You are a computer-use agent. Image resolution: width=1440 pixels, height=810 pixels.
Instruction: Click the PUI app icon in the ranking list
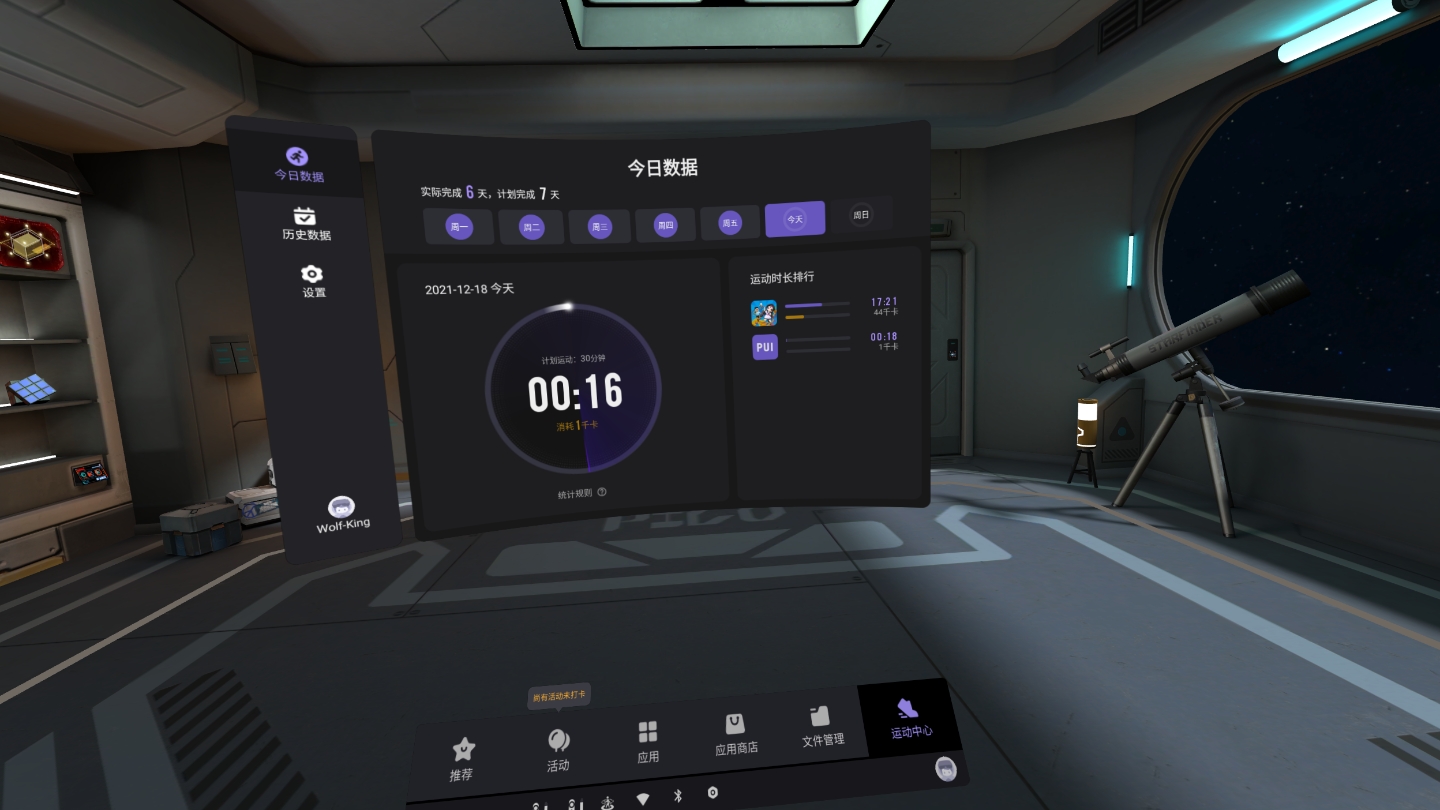(764, 347)
